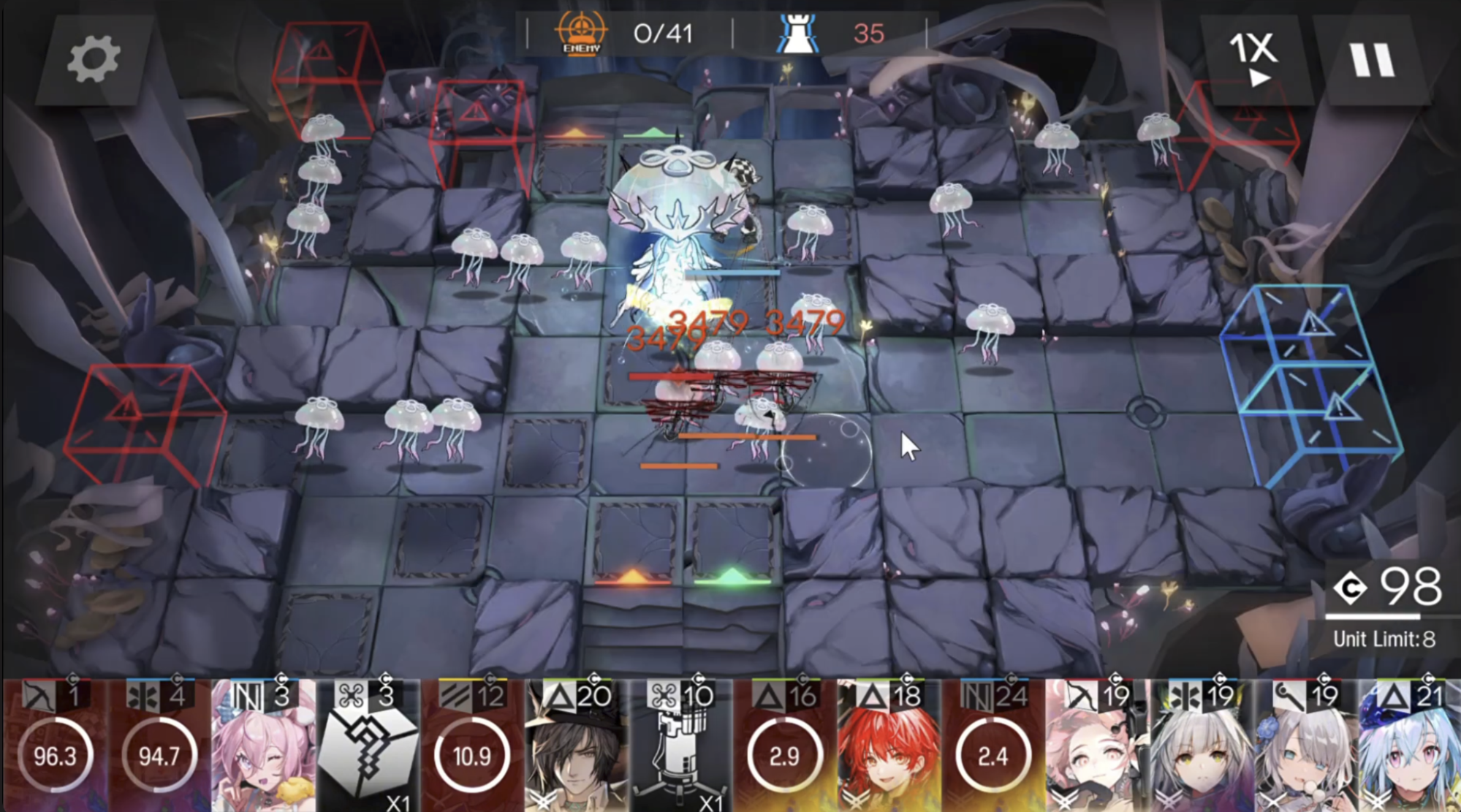Select the pink-haired operator card costing 3
This screenshot has height=812, width=1461.
[263, 745]
